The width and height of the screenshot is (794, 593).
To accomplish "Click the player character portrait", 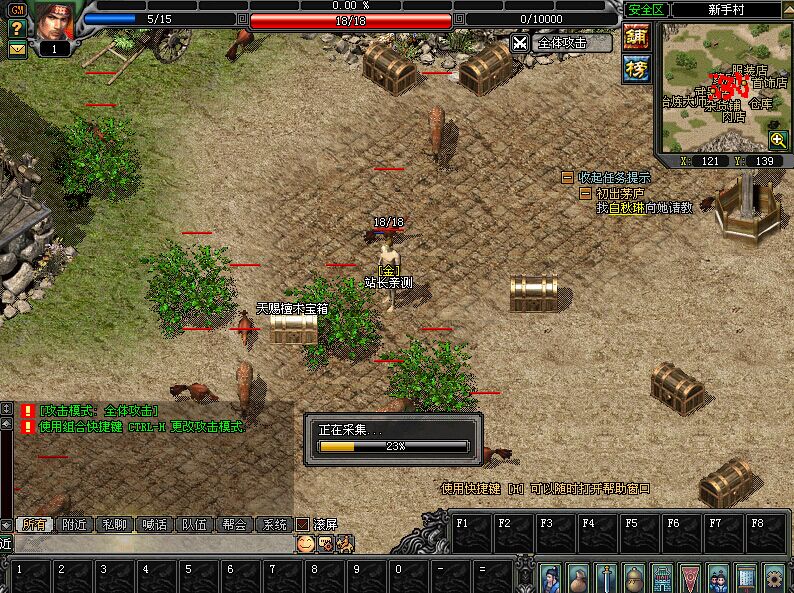I will [x=56, y=20].
